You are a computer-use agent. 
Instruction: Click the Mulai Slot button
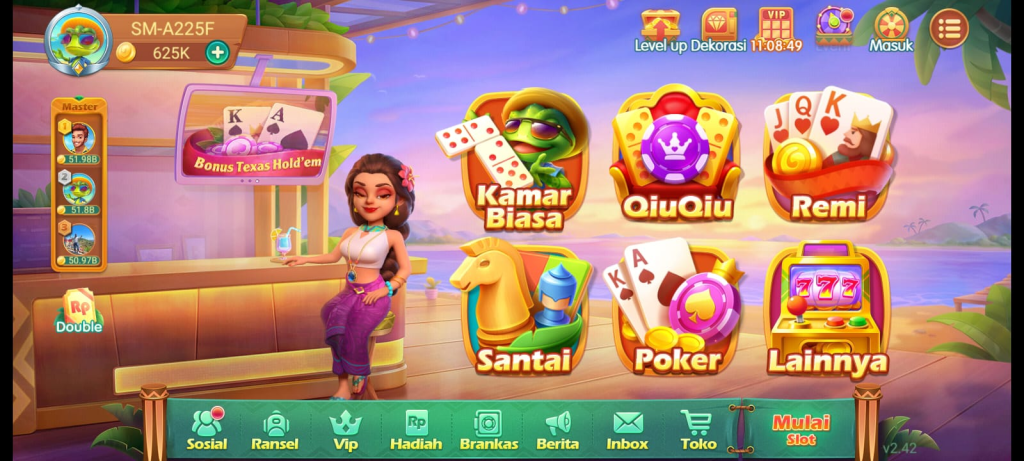pyautogui.click(x=801, y=429)
